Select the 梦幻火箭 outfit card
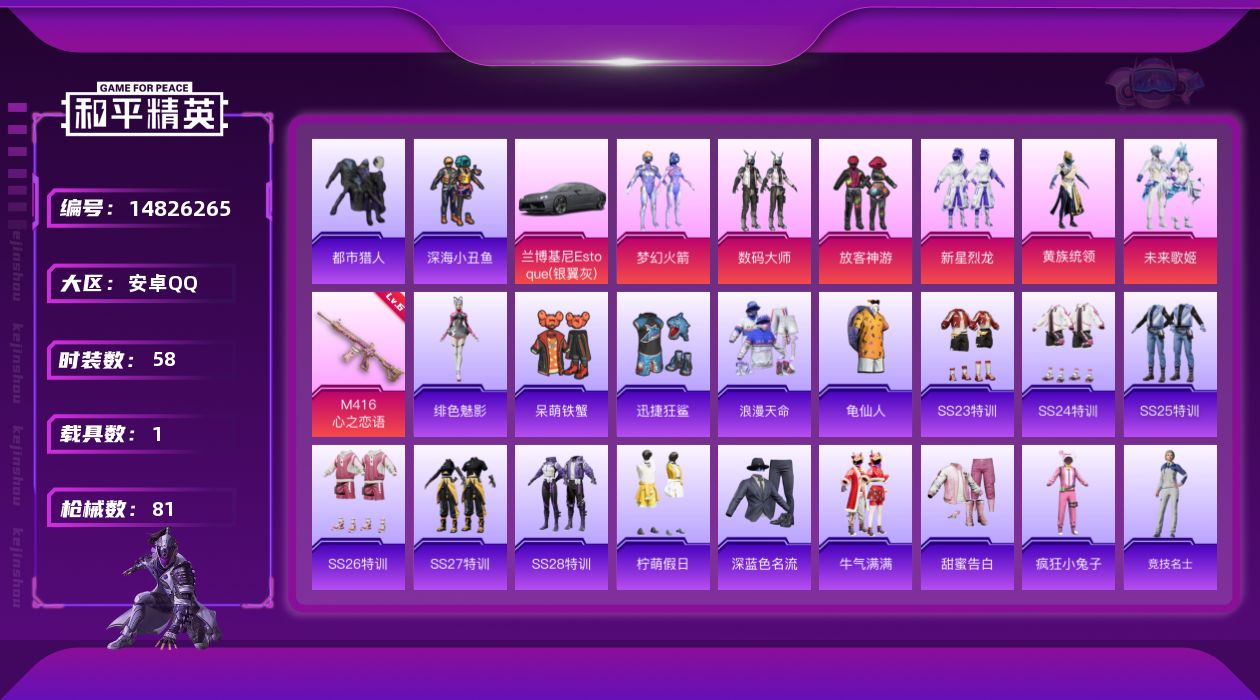1260x700 pixels. (x=663, y=211)
